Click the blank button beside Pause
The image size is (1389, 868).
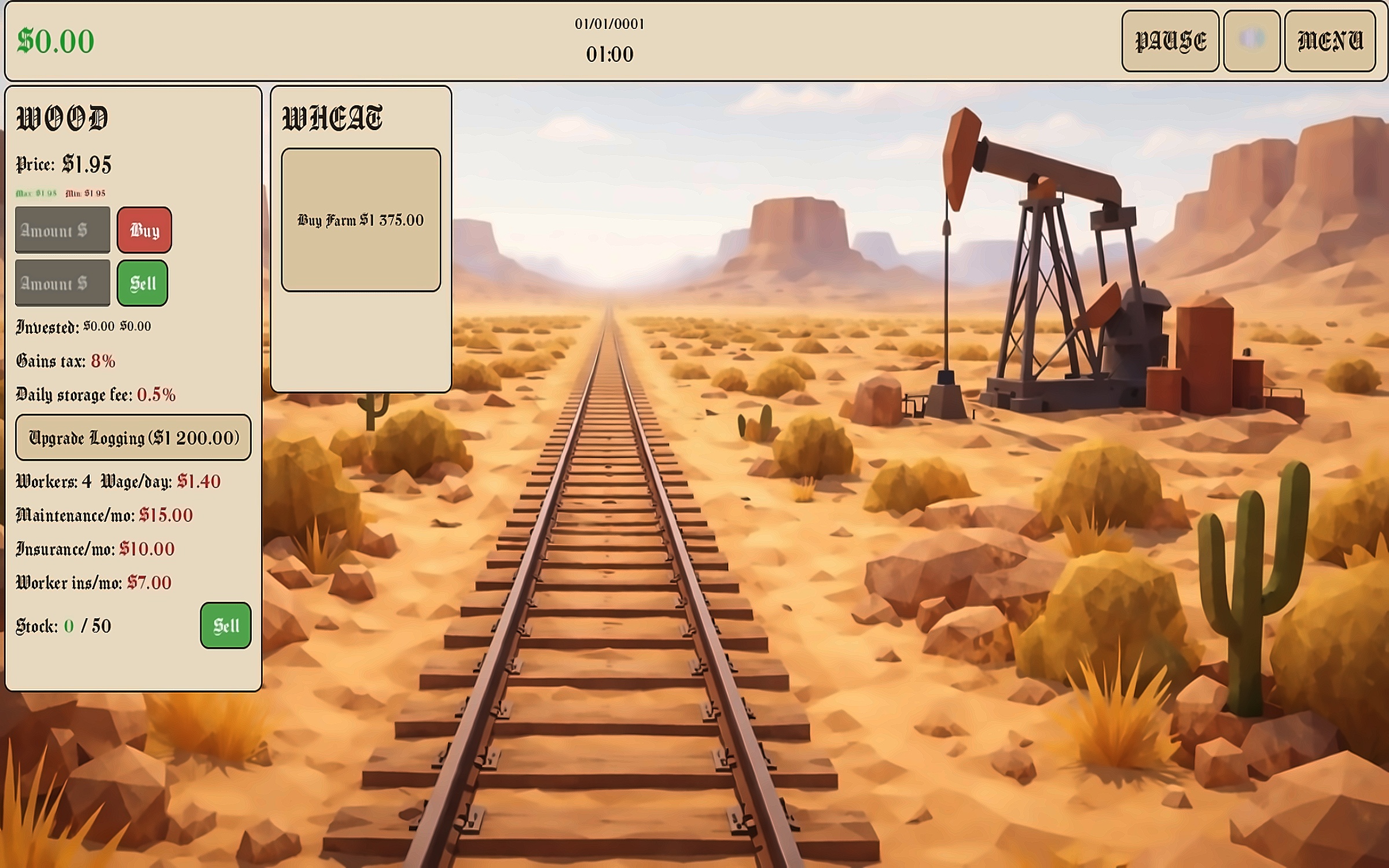coord(1251,41)
